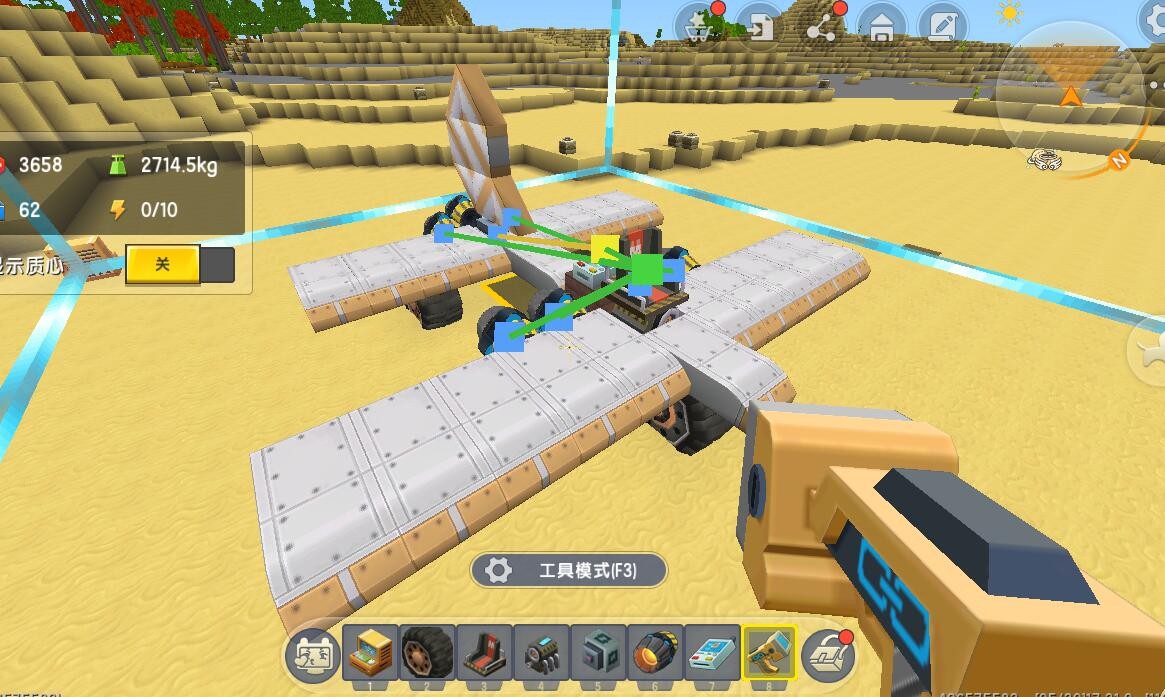Choose the handheld remote controller slot
The image size is (1165, 697).
pos(713,654)
